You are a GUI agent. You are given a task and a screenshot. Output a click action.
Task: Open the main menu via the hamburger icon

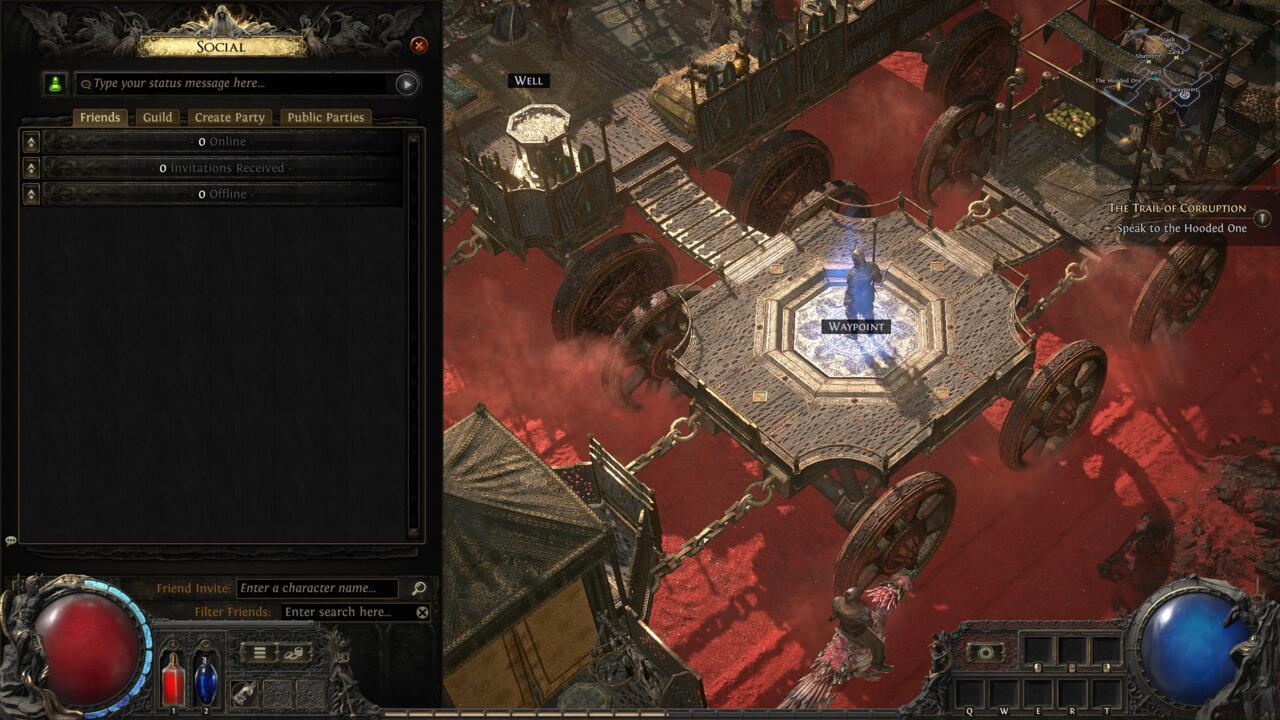(258, 653)
